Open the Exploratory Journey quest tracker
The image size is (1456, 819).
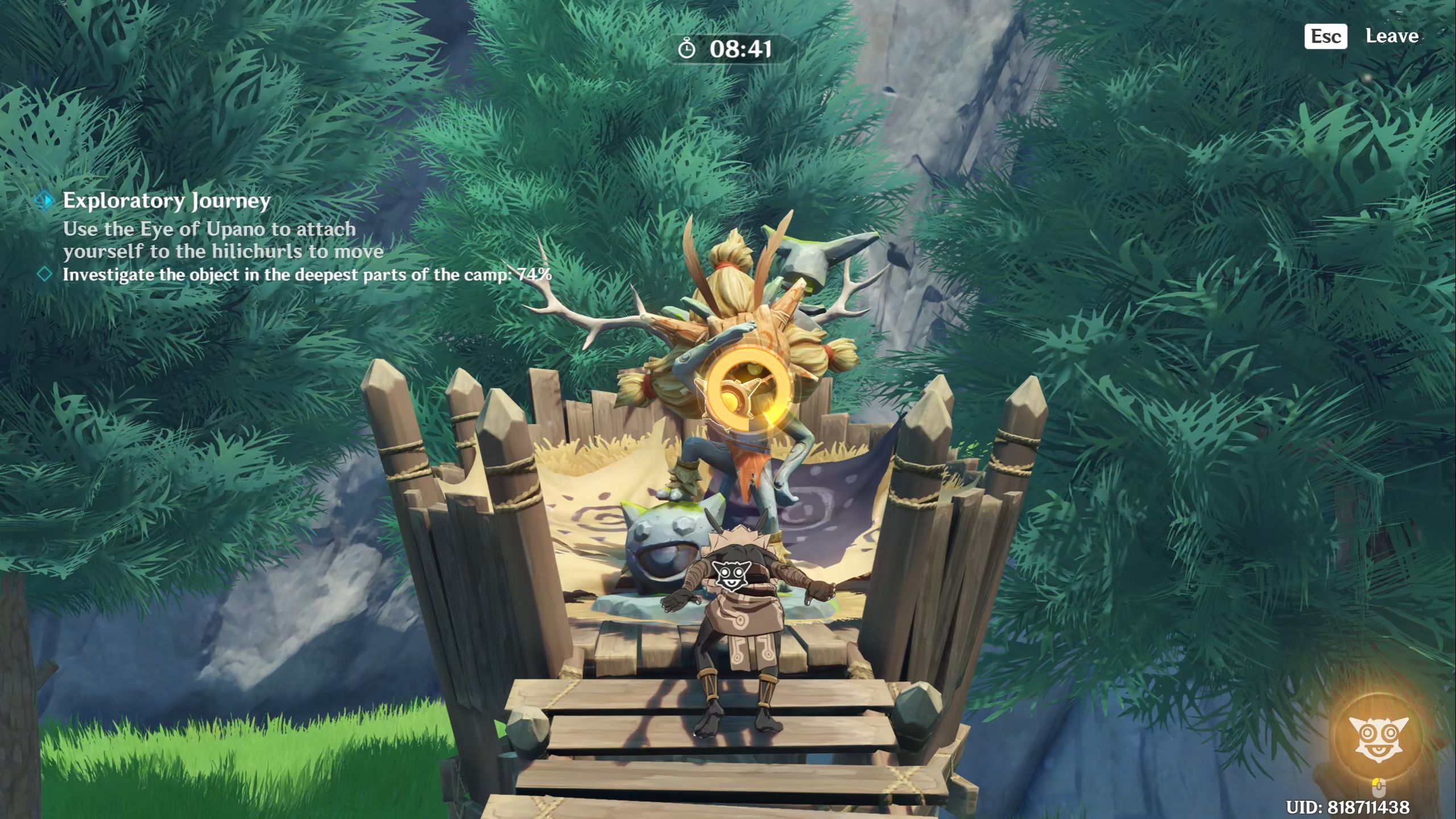coord(166,201)
